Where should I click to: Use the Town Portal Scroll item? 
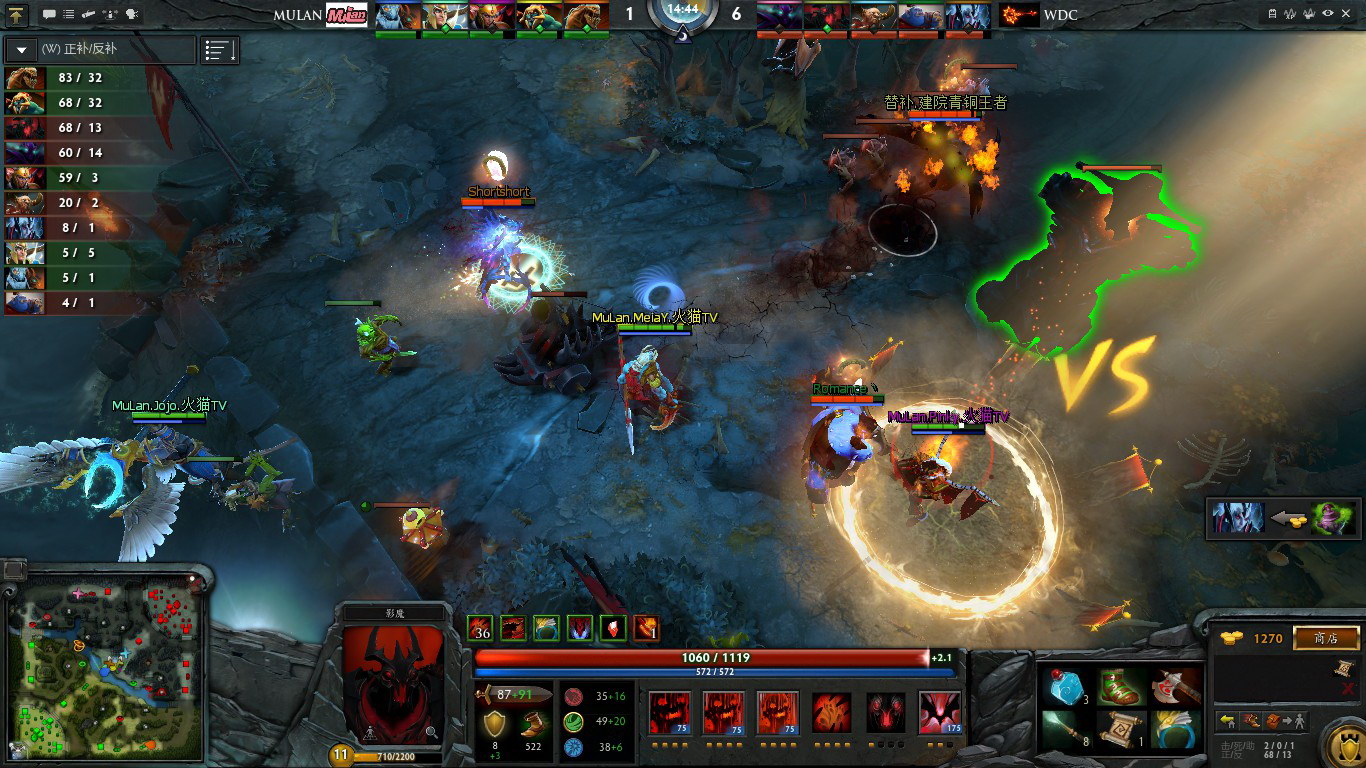click(x=1121, y=730)
